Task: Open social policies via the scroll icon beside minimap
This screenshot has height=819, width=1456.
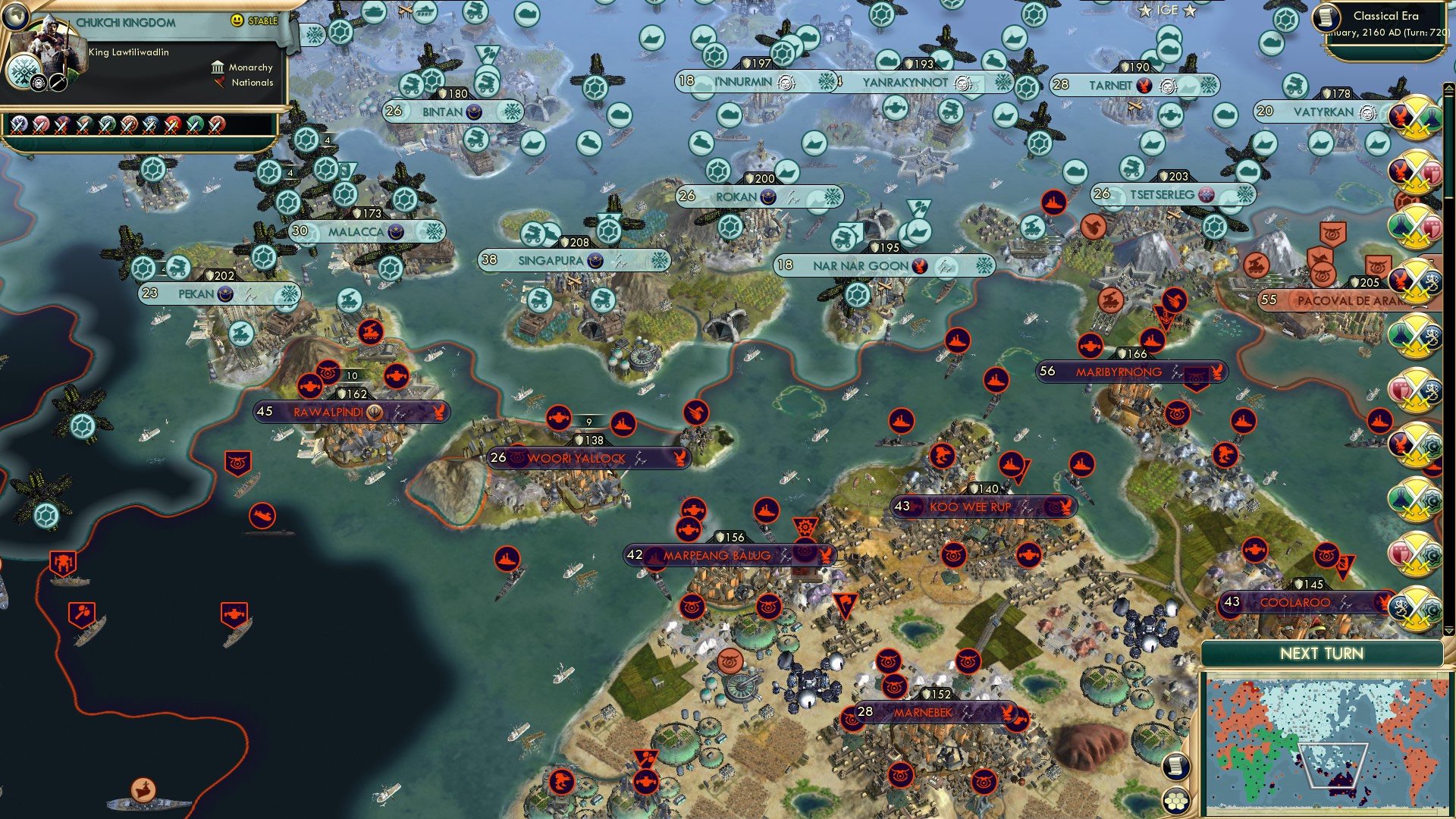Action: 1175,767
